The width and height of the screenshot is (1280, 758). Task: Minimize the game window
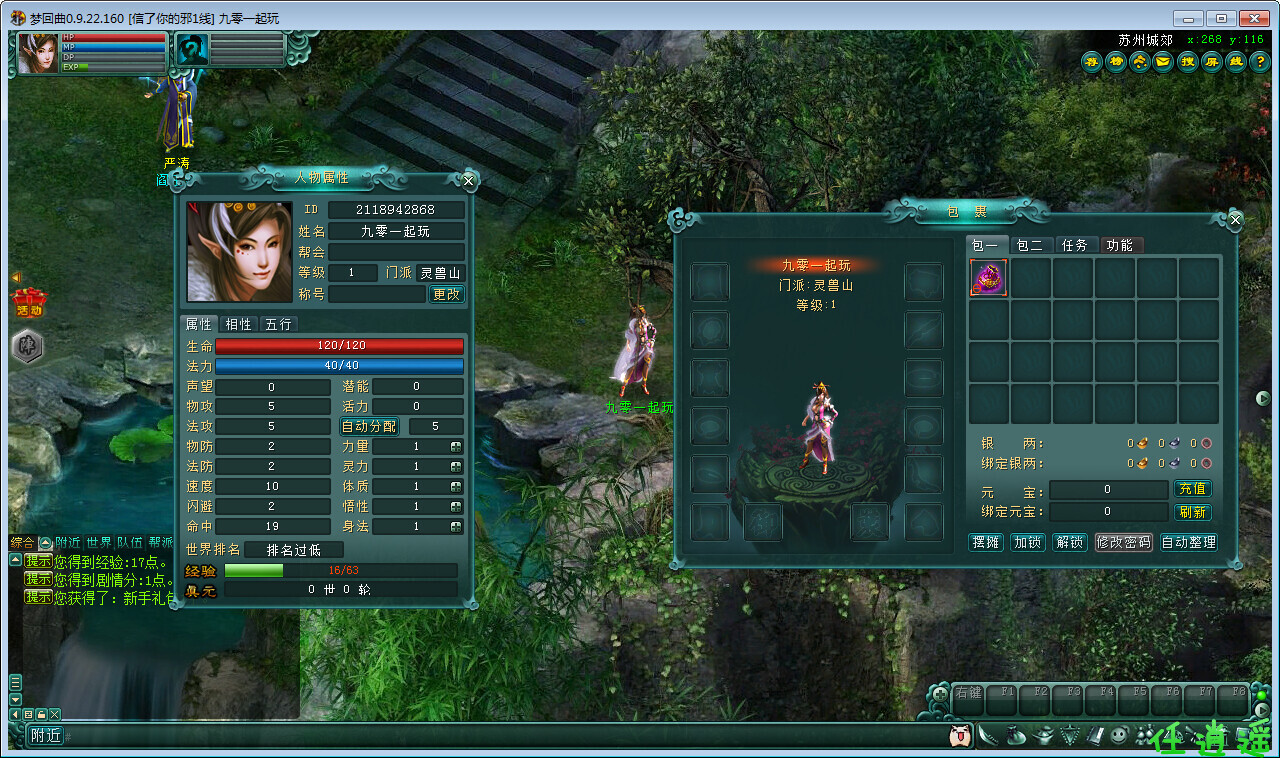(x=1188, y=18)
